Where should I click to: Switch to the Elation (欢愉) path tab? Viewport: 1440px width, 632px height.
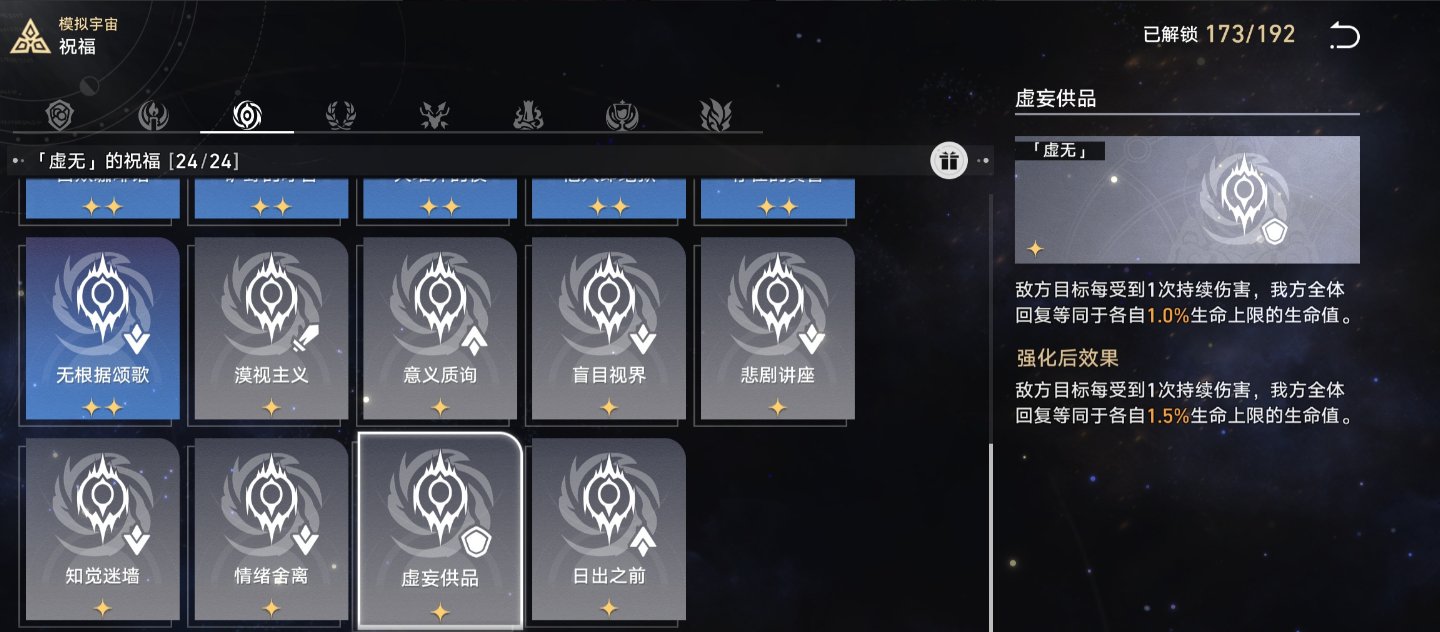[x=621, y=116]
